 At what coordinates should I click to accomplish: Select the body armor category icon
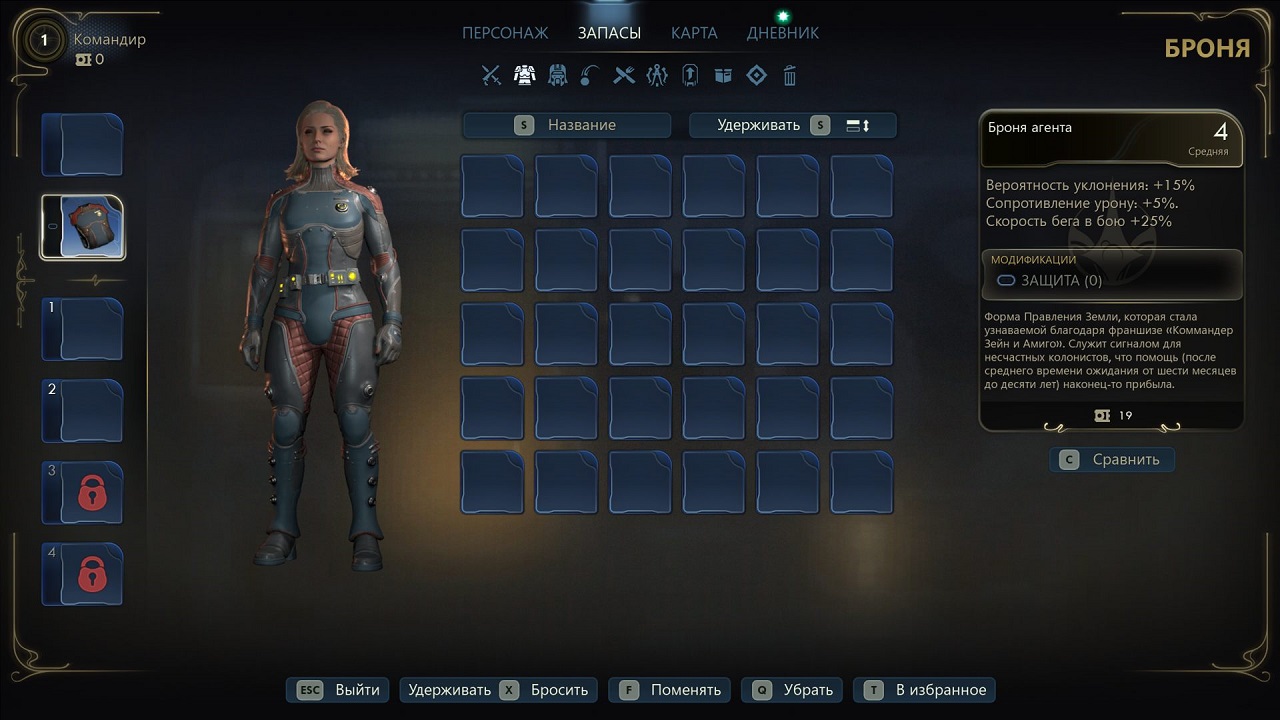point(524,75)
